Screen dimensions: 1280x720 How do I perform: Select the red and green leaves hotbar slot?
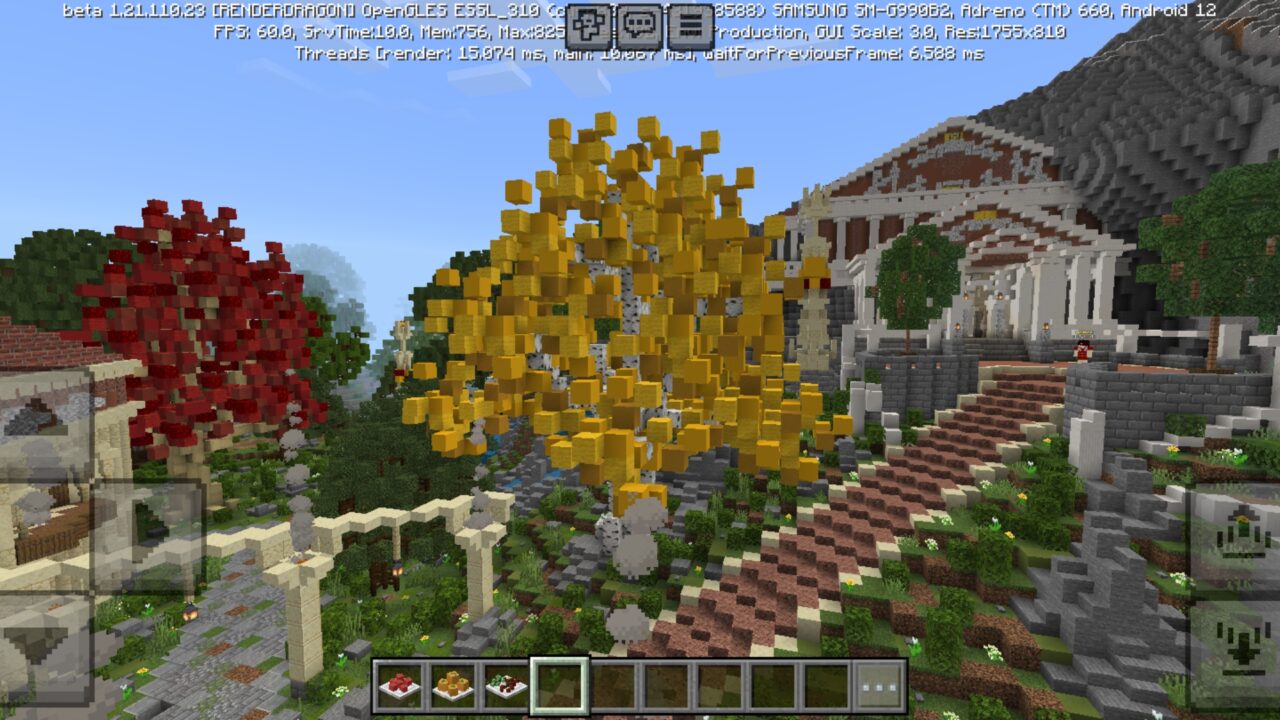[x=506, y=685]
